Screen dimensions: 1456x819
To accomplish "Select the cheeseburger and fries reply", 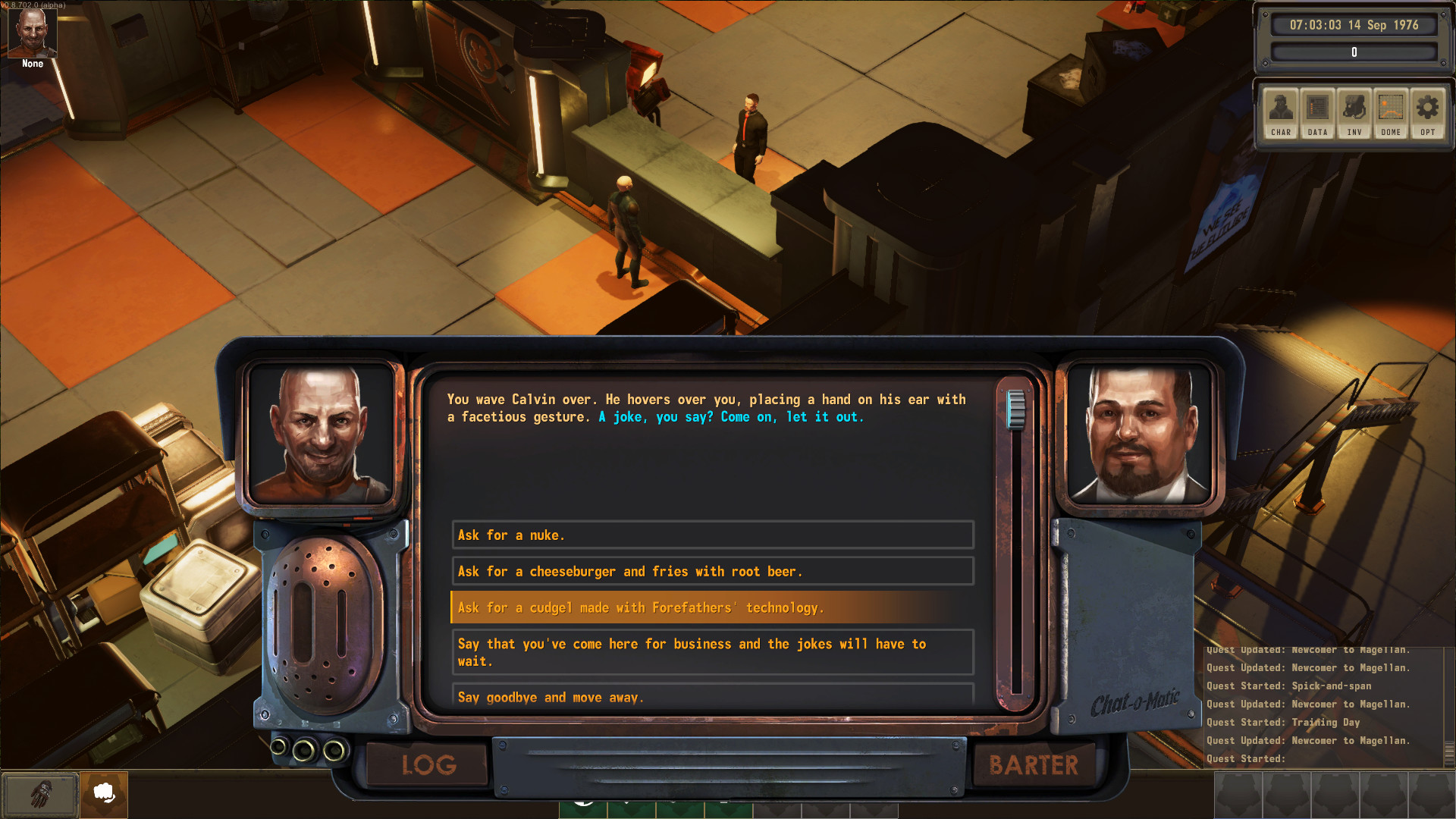I will coord(711,572).
